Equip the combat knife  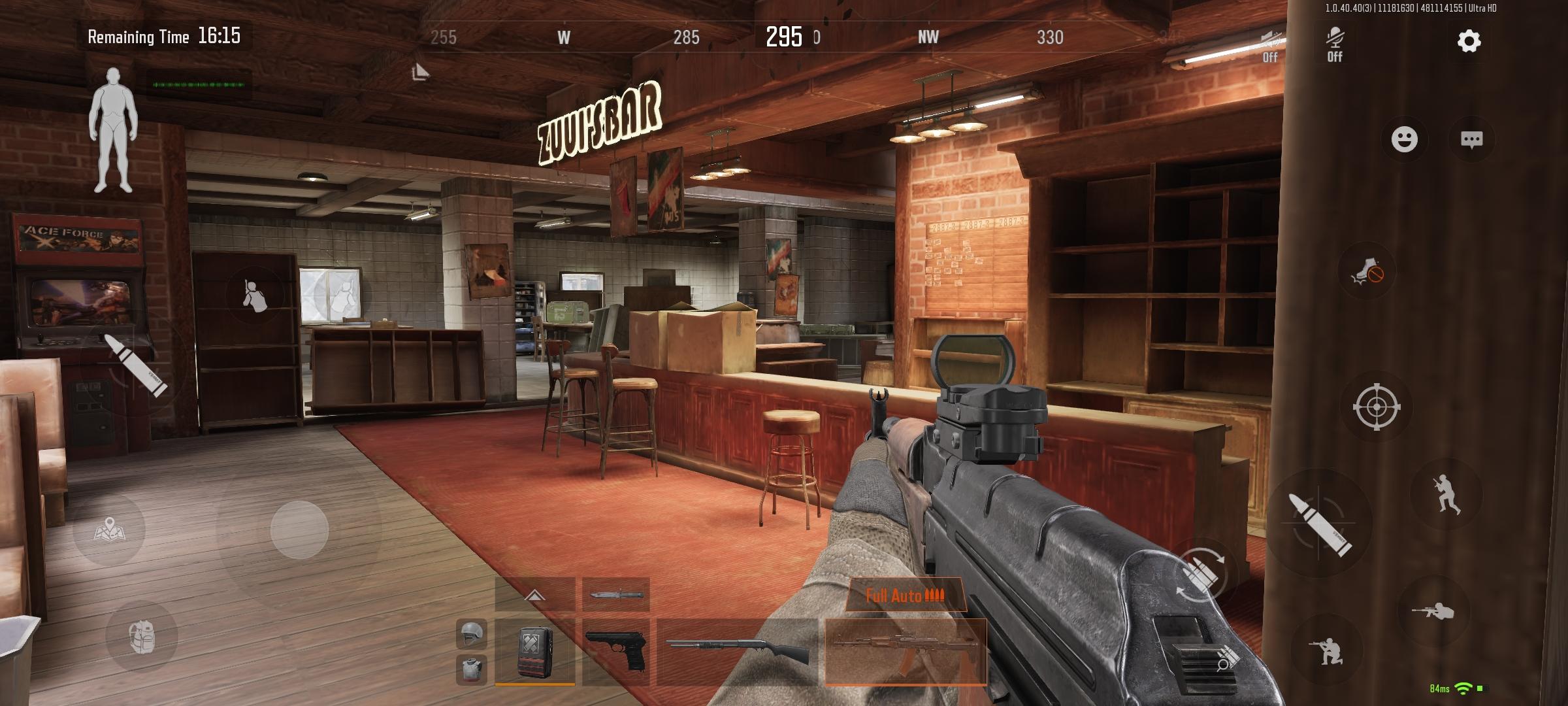click(615, 595)
